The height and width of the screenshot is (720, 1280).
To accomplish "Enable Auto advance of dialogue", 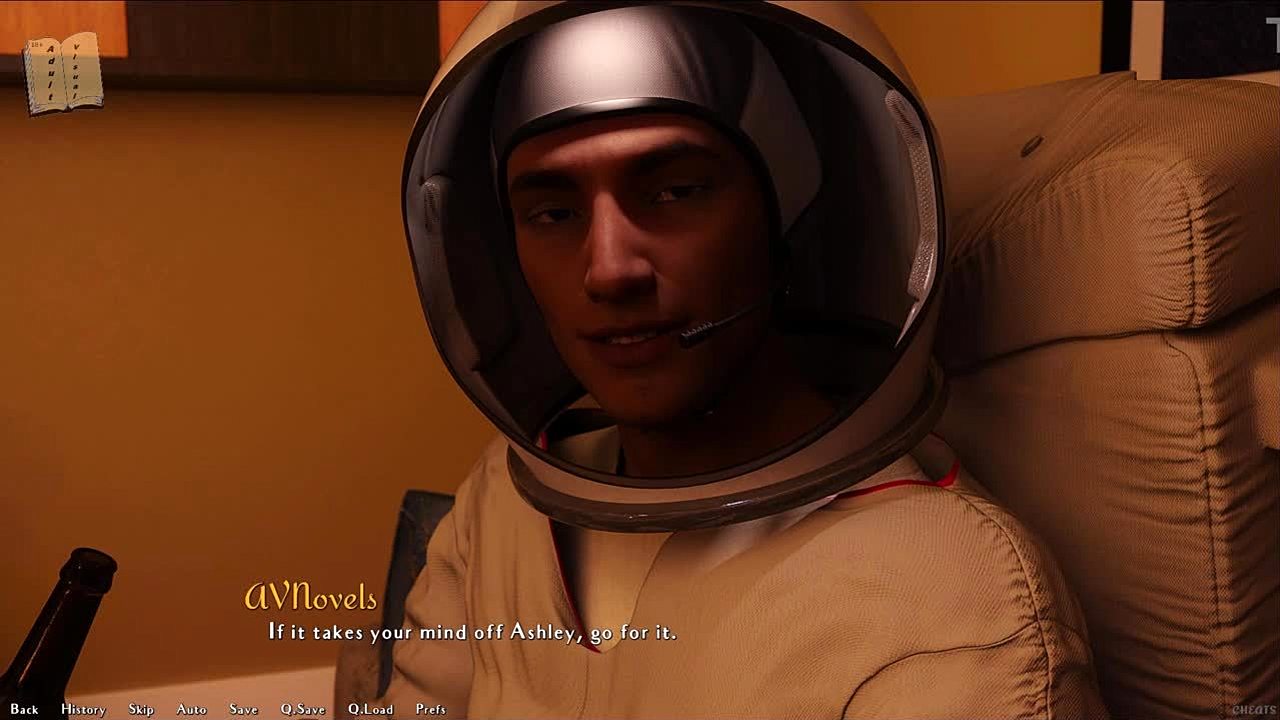I will click(191, 709).
